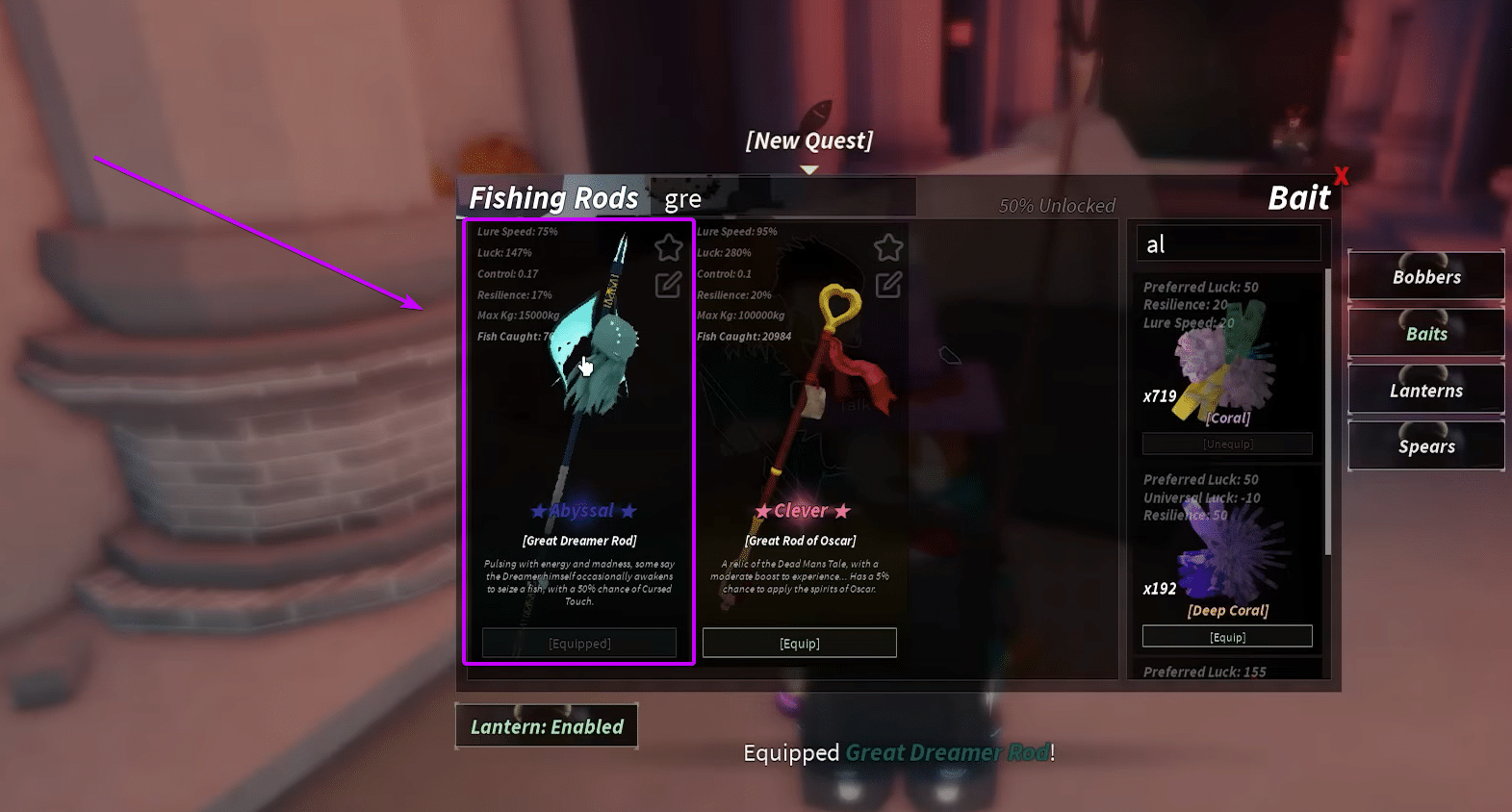Open edit icon for Great Dreamer Rod

(668, 285)
